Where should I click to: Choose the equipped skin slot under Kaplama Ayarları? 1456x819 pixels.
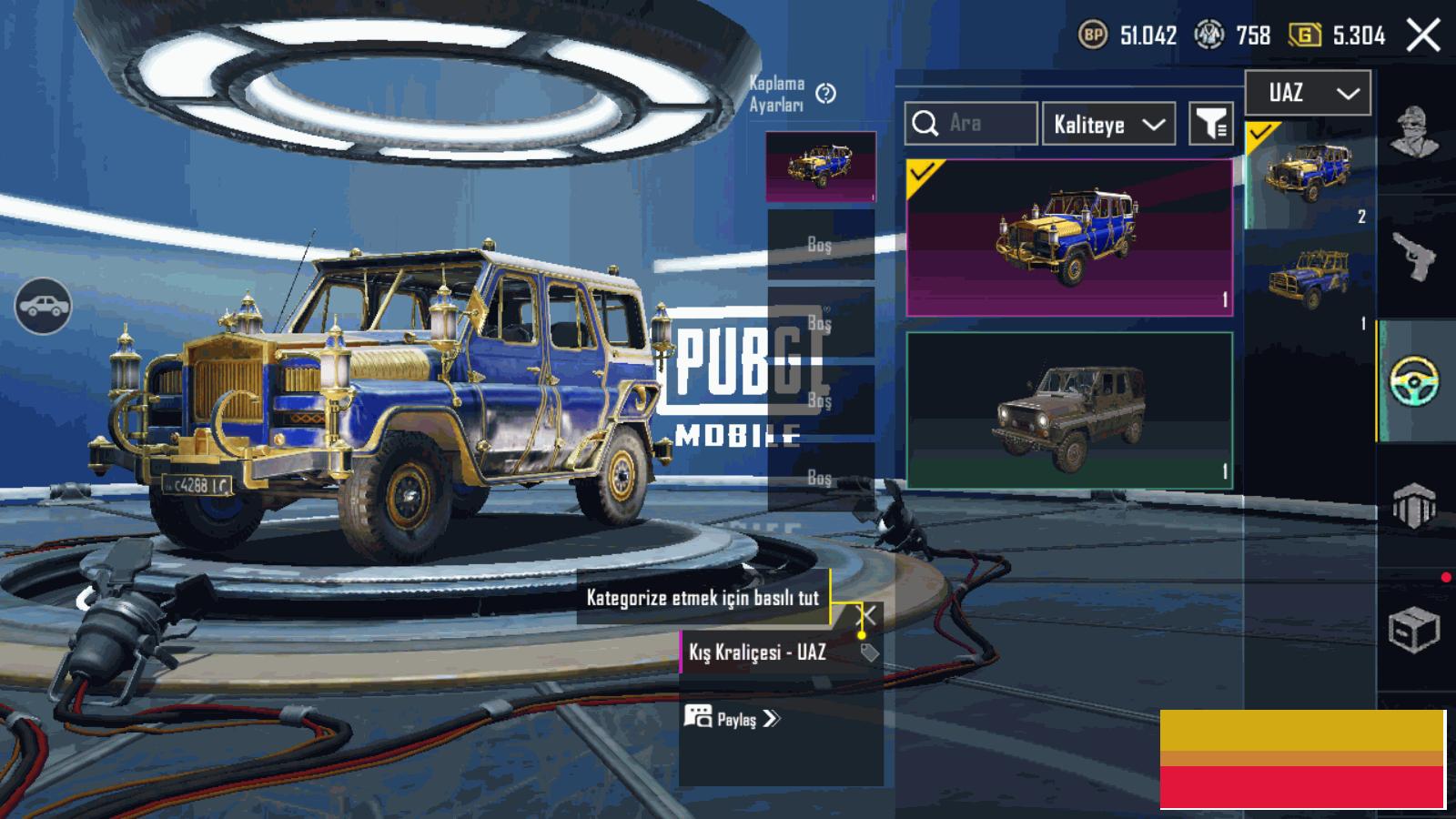821,167
